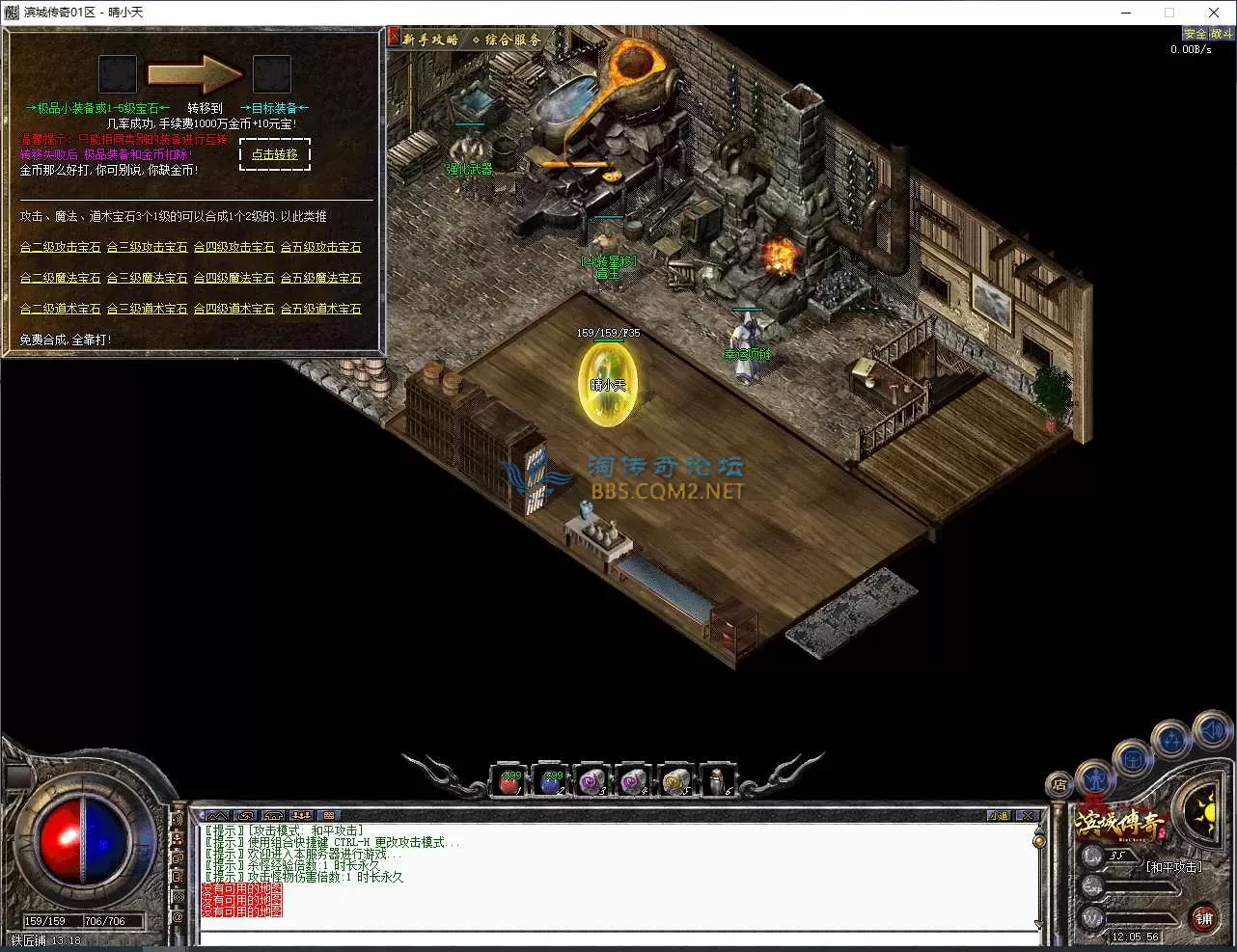1237x952 pixels.
Task: Select 合五级魔法宝石 synthesis link
Action: [x=321, y=278]
